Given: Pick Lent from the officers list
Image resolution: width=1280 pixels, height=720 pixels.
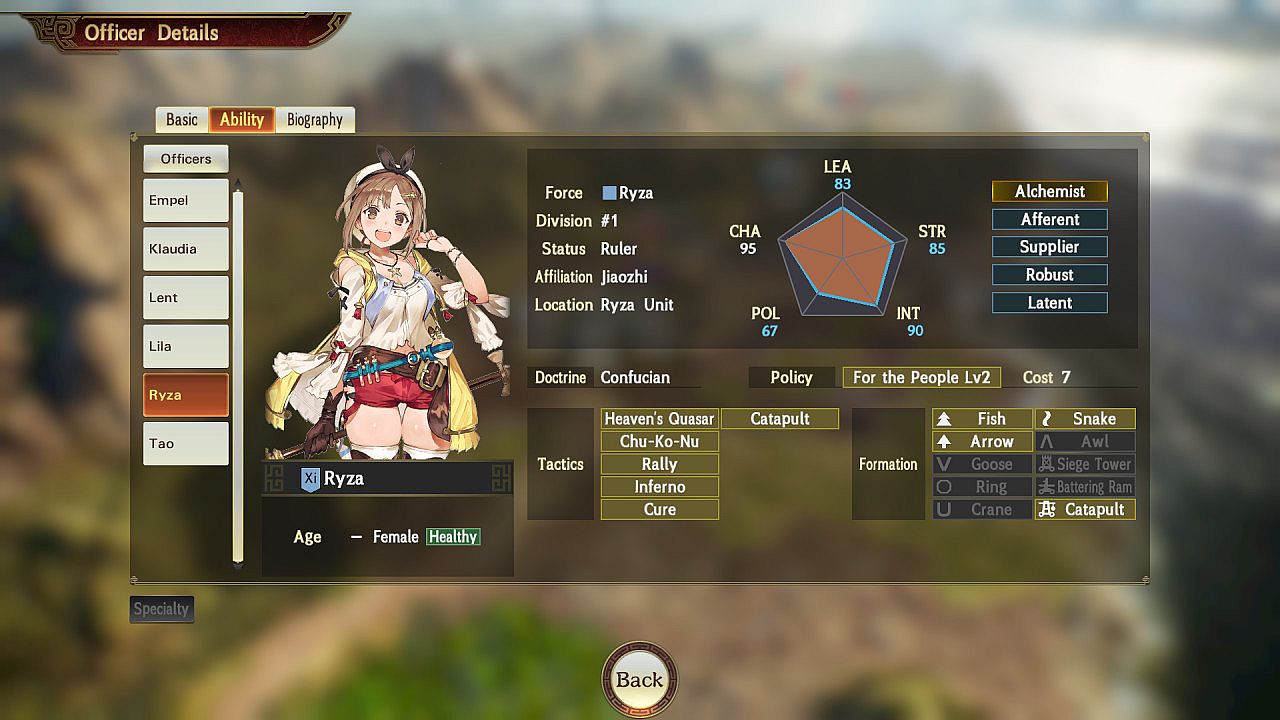Looking at the screenshot, I should pyautogui.click(x=185, y=297).
